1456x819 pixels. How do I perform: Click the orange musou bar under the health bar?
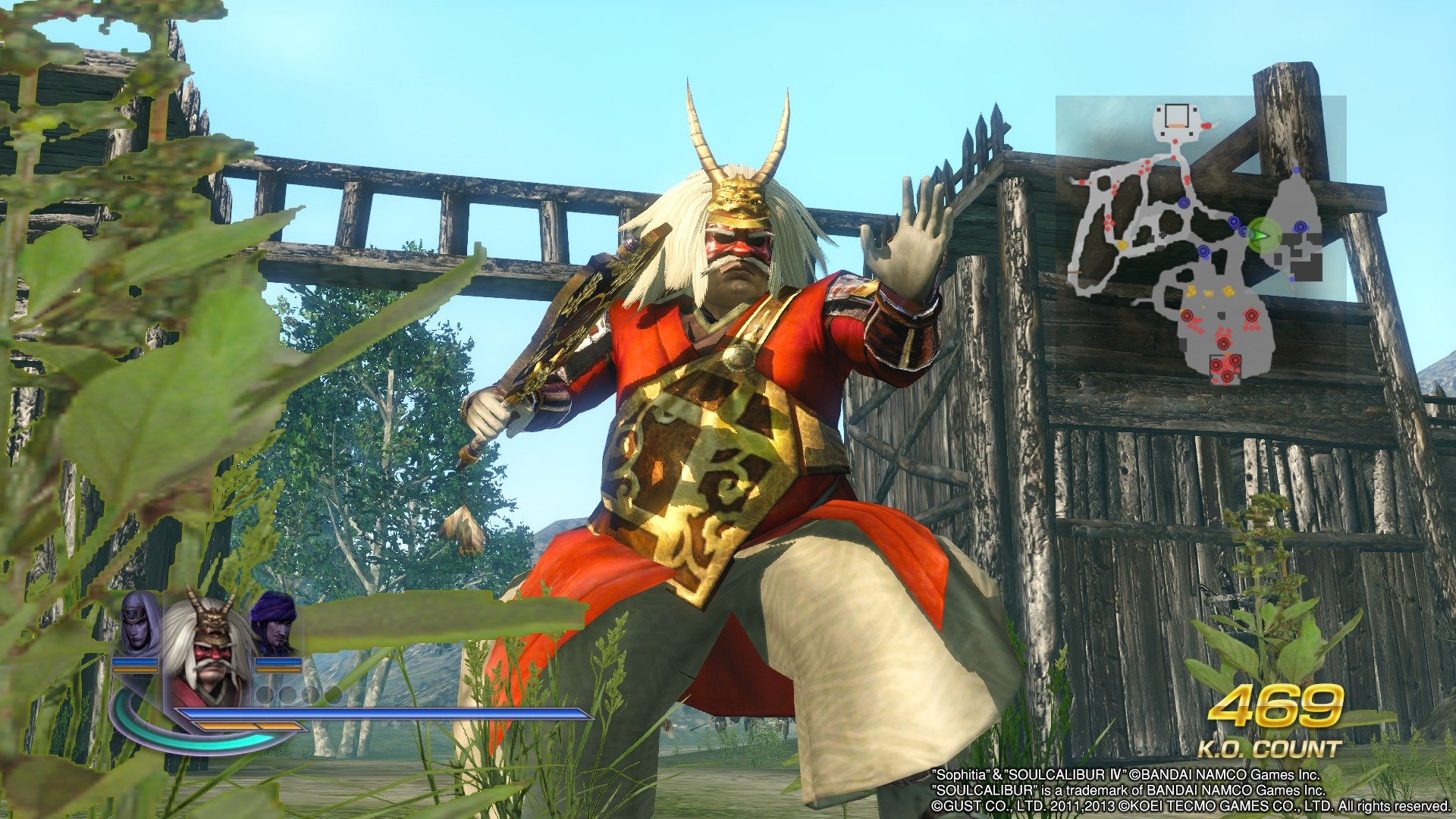[250, 727]
